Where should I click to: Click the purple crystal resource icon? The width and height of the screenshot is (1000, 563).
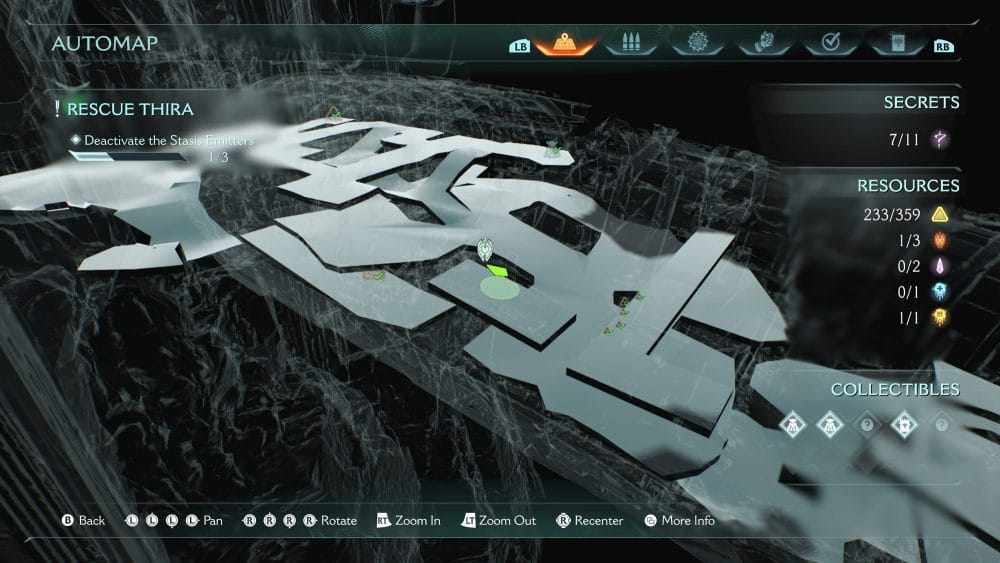(940, 266)
